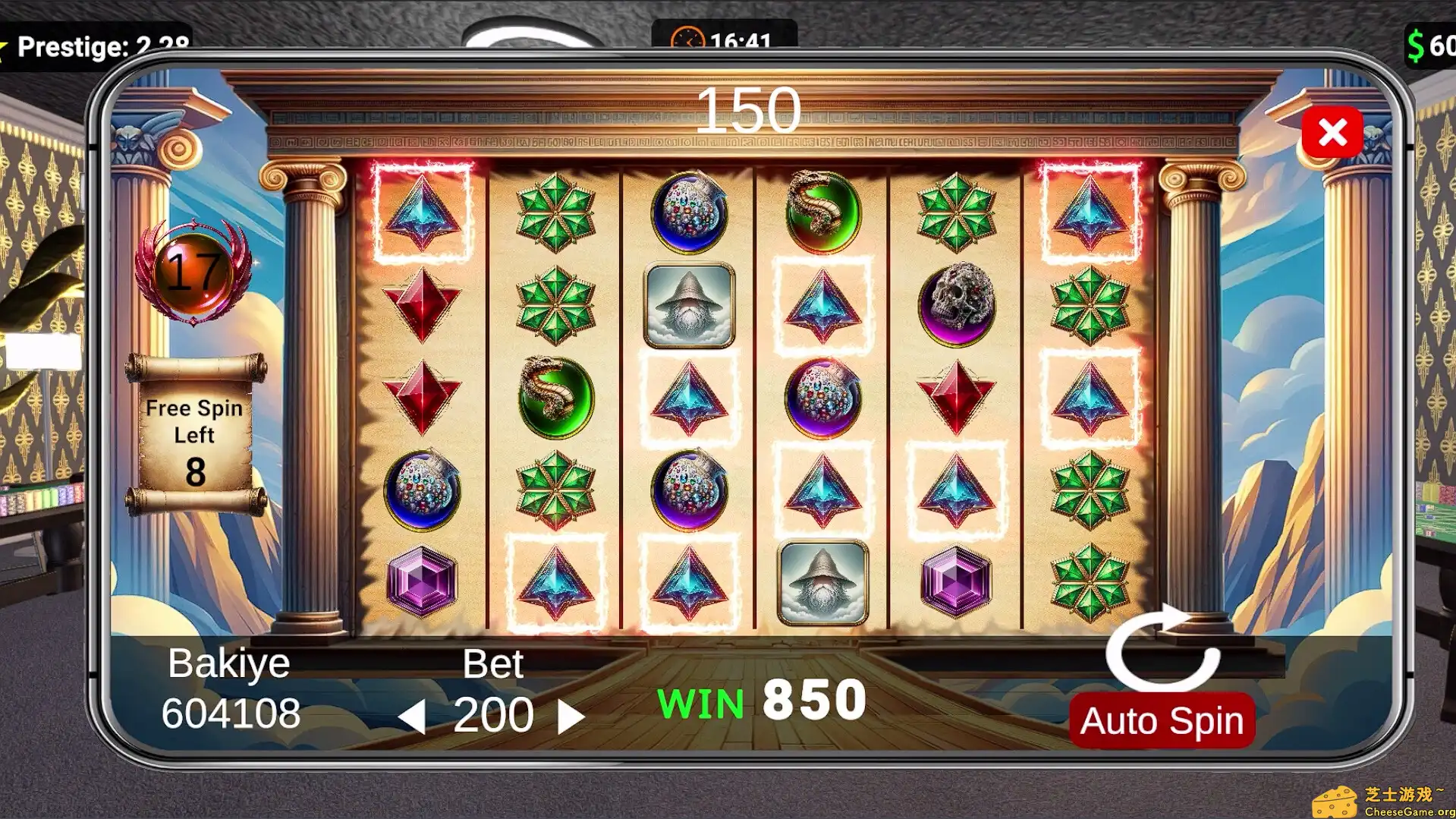Click the clock timer showing 16:41
The image size is (1456, 819).
[x=721, y=36]
